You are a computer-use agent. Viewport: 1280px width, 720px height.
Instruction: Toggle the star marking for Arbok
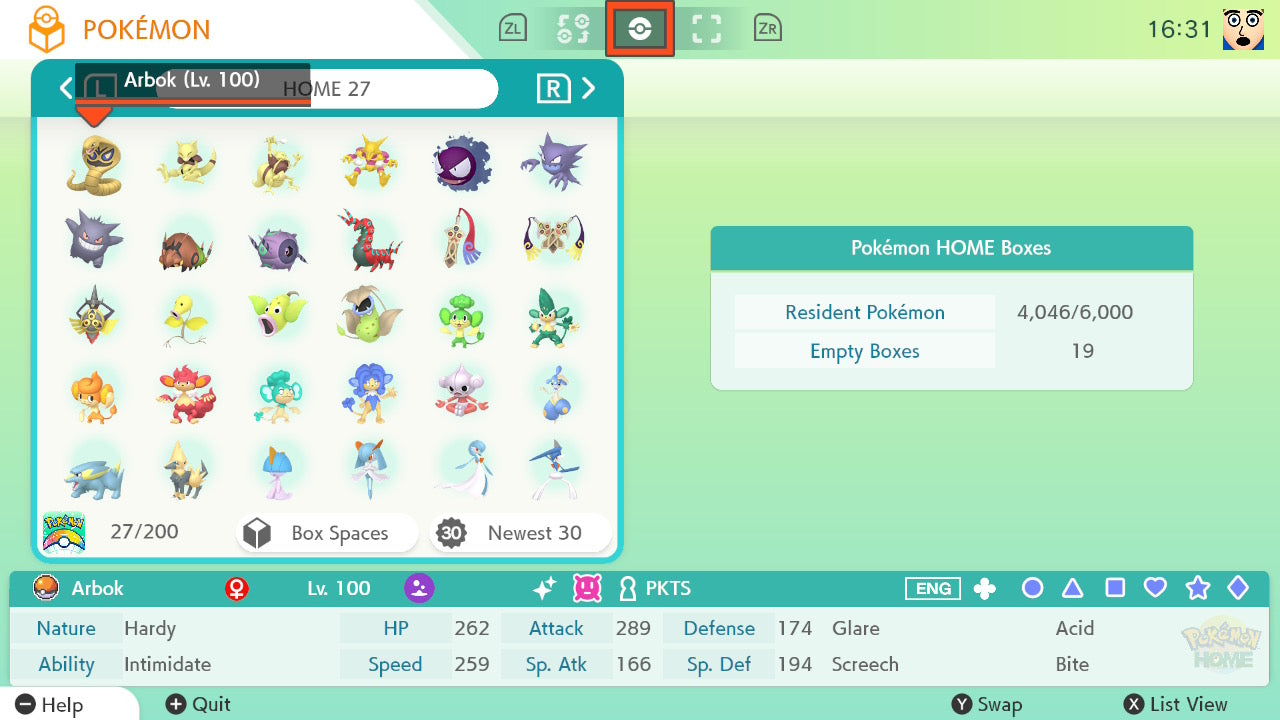point(1197,589)
